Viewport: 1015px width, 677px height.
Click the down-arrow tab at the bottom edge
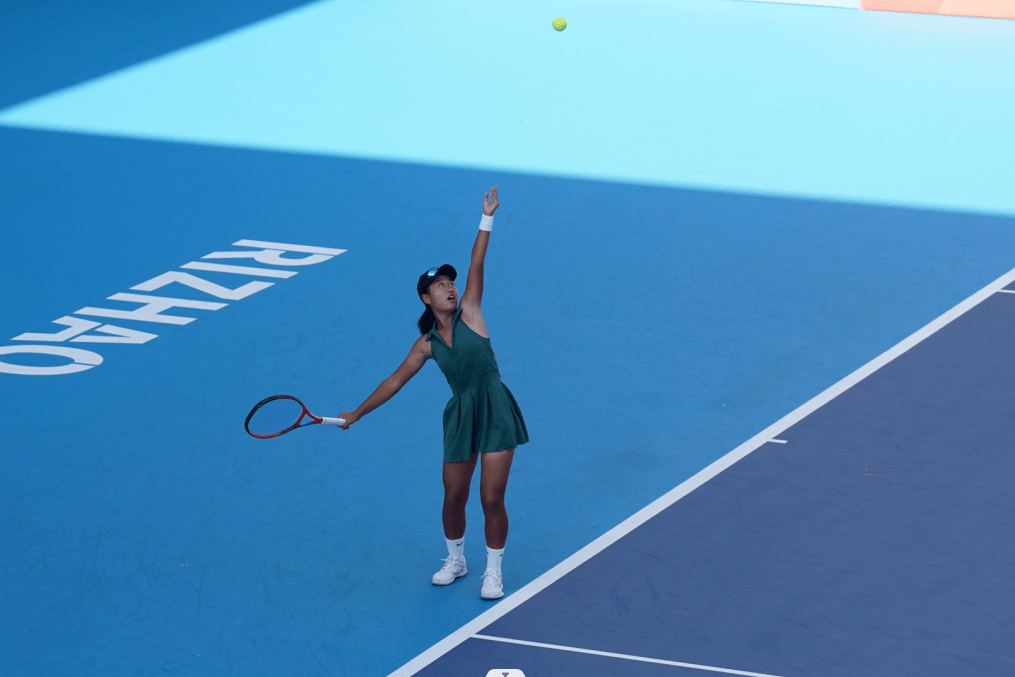tap(505, 673)
